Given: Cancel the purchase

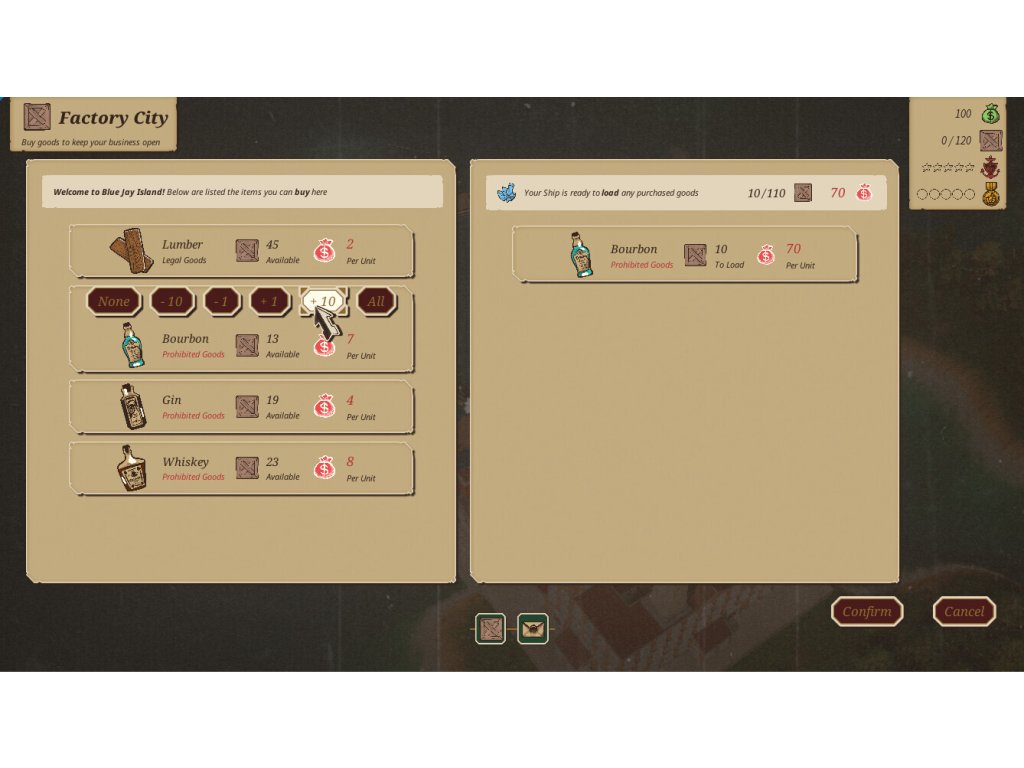Looking at the screenshot, I should point(964,611).
